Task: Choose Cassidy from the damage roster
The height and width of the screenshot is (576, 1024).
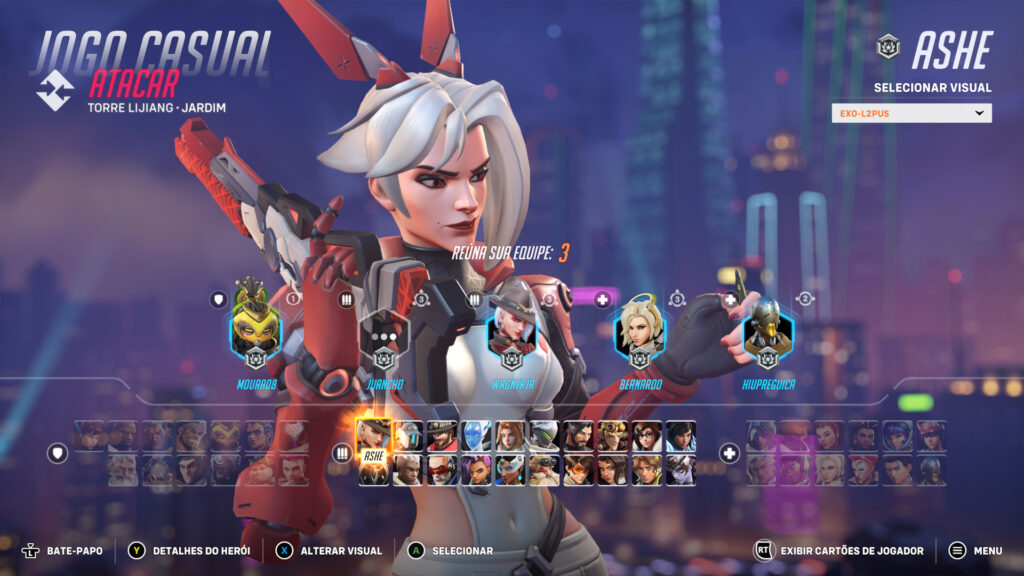Action: pyautogui.click(x=442, y=436)
